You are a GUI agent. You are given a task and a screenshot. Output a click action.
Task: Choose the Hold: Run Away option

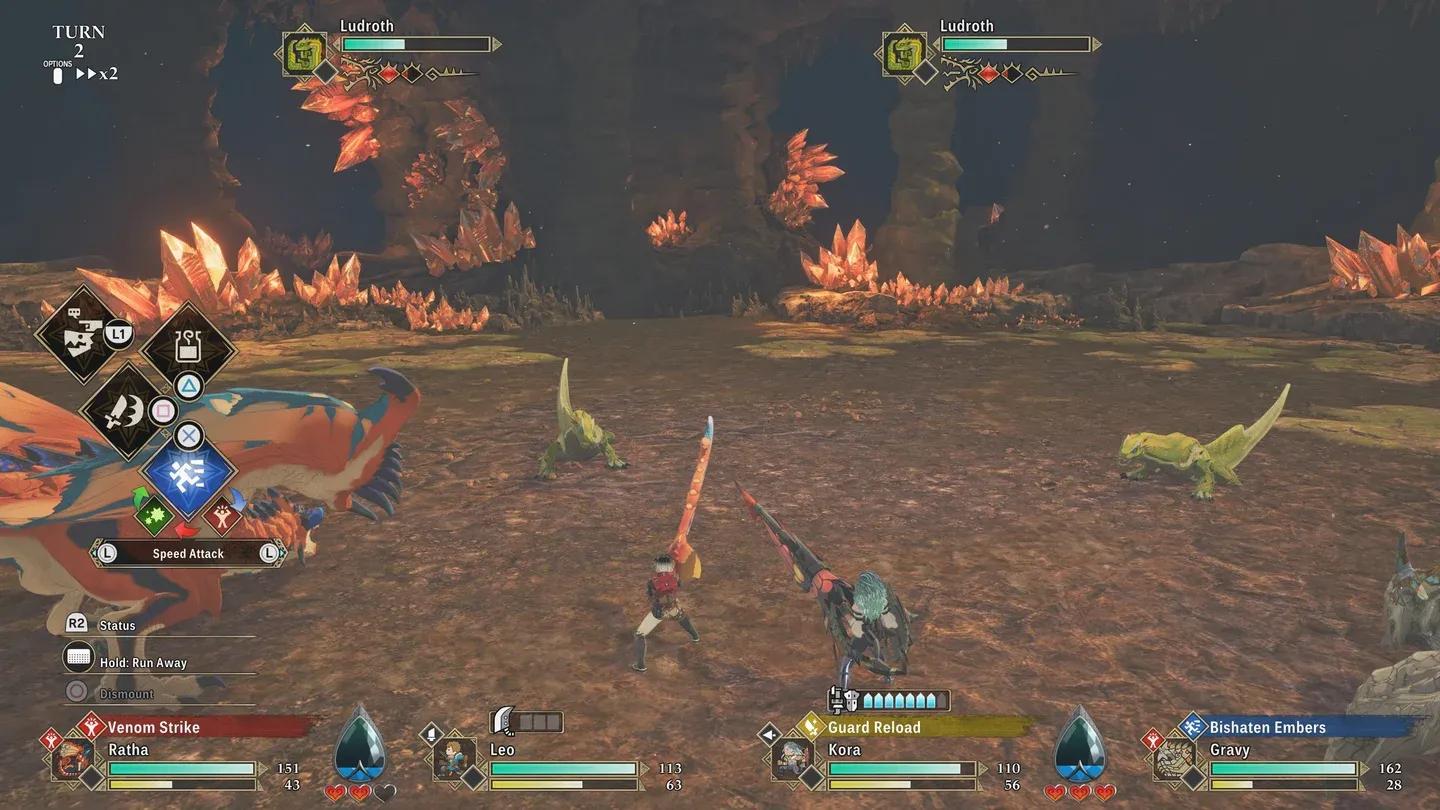coord(142,662)
